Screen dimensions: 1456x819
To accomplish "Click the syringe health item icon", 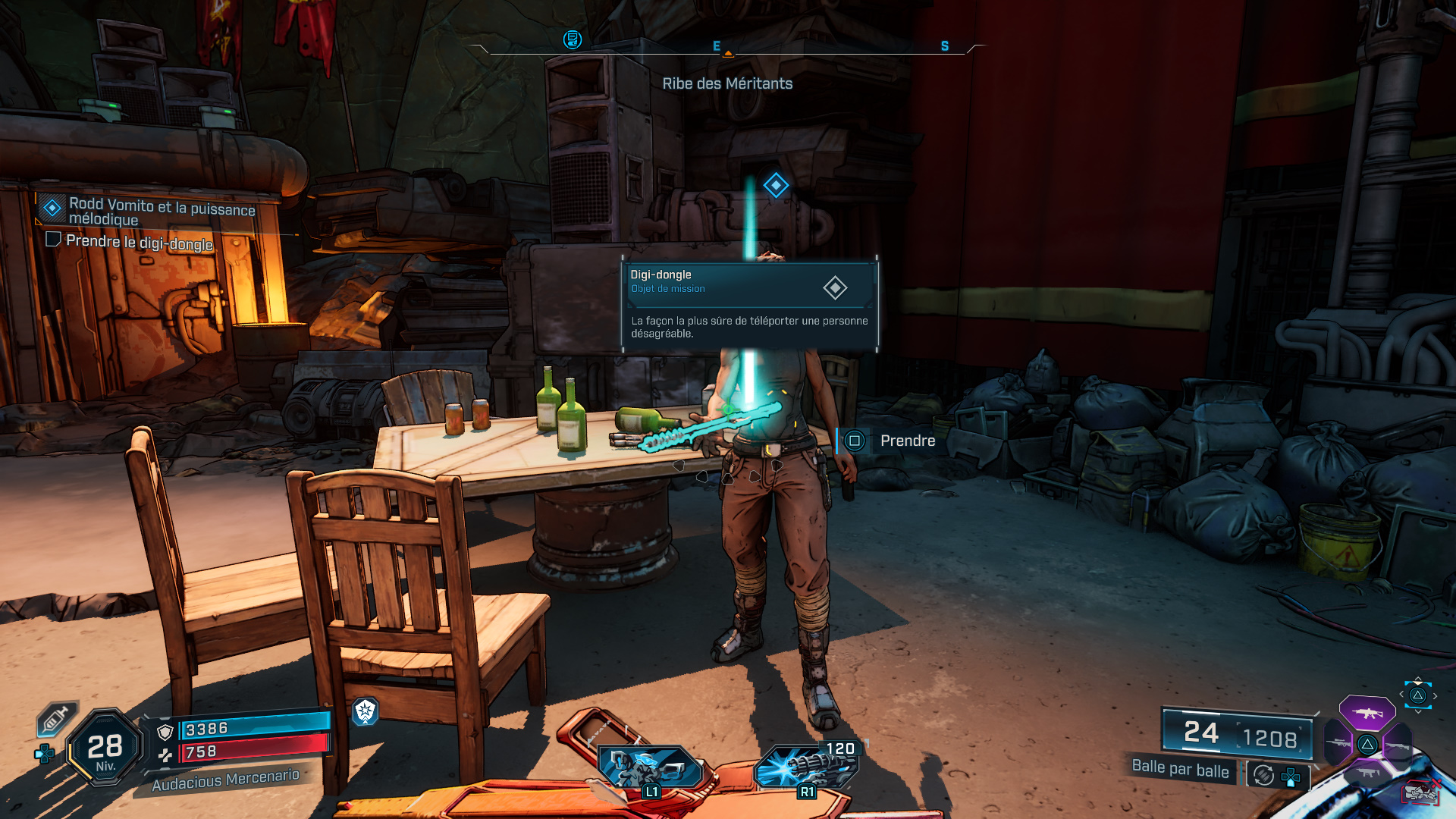I will tap(56, 719).
